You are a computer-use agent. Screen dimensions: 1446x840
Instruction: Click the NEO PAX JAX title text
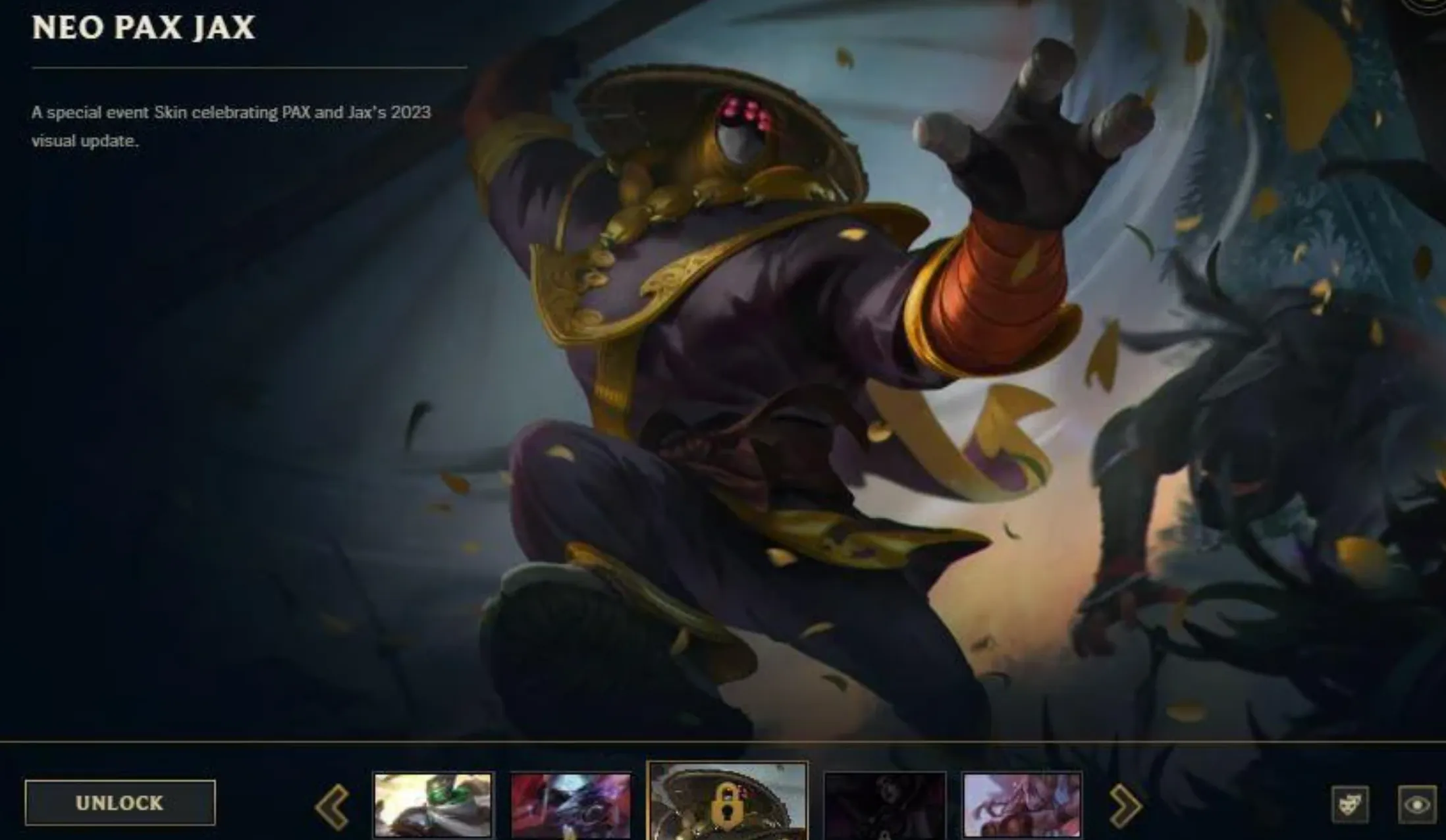[142, 28]
